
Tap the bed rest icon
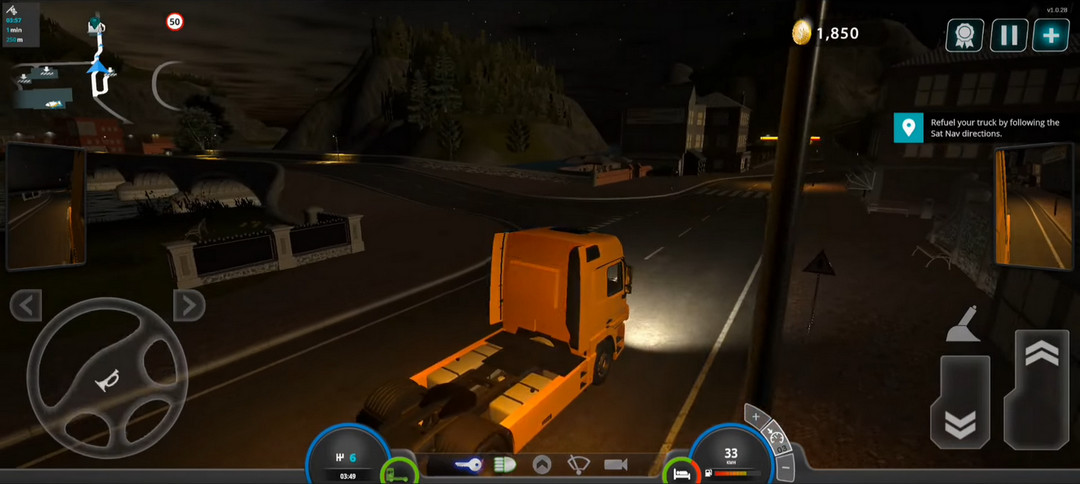680,471
